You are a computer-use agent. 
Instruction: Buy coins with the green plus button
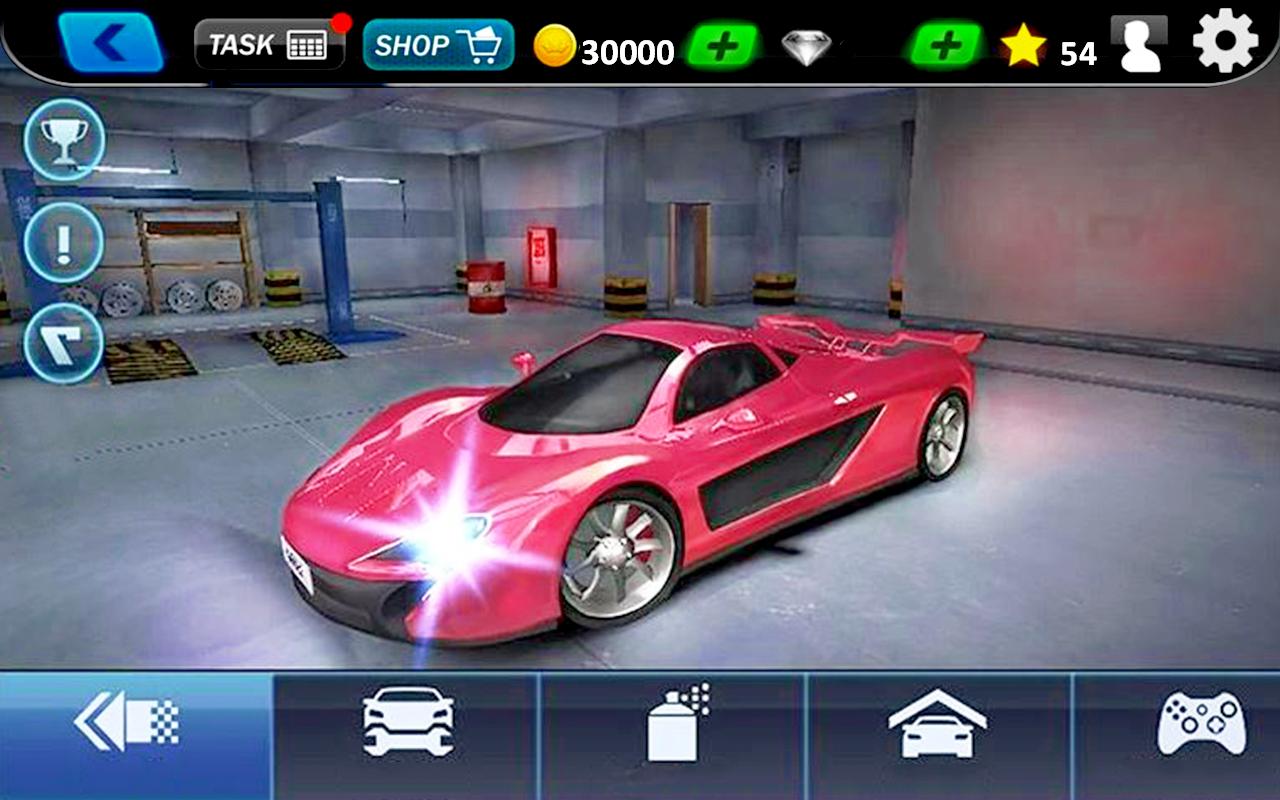[x=722, y=45]
